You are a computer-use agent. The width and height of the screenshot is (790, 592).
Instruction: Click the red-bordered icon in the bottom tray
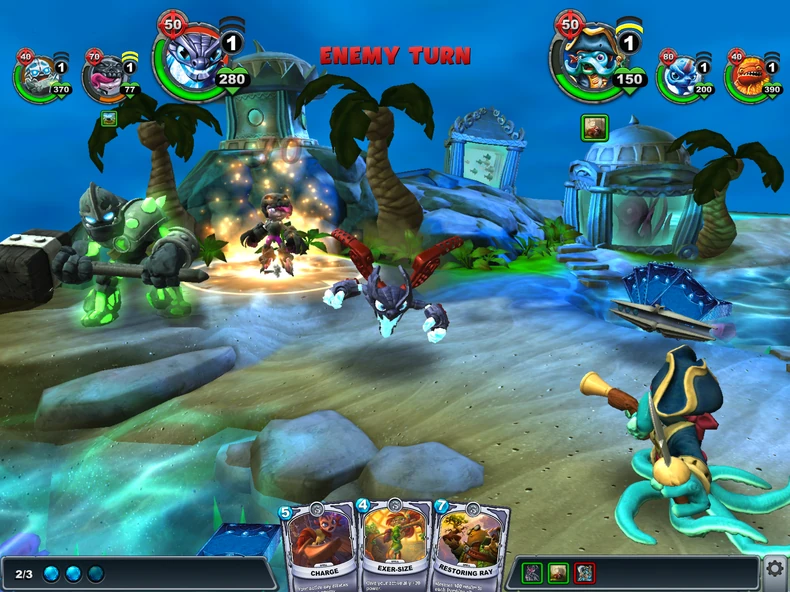pos(585,573)
